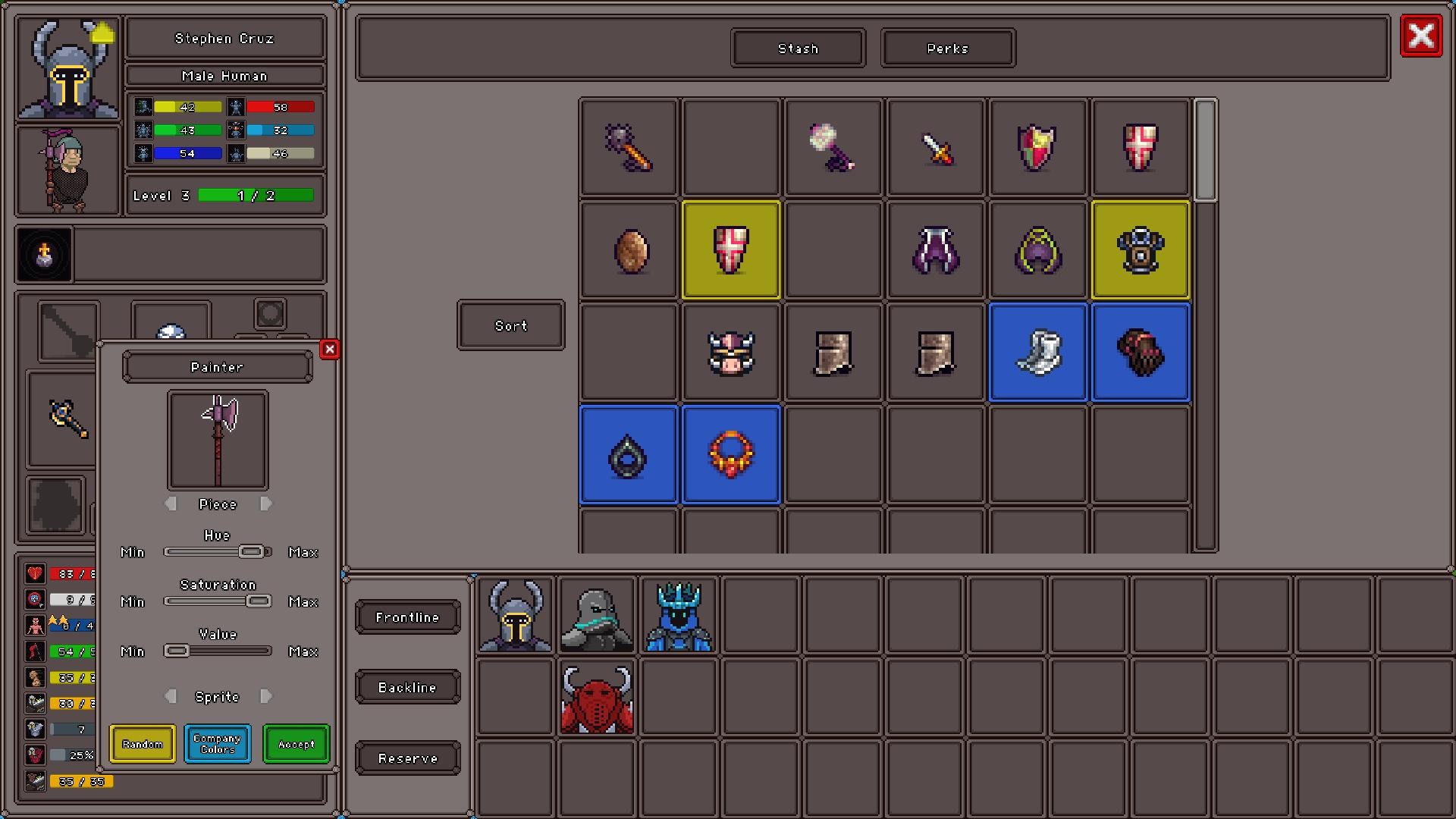Advance to the next Sprite option
This screenshot has height=819, width=1456.
coord(267,696)
